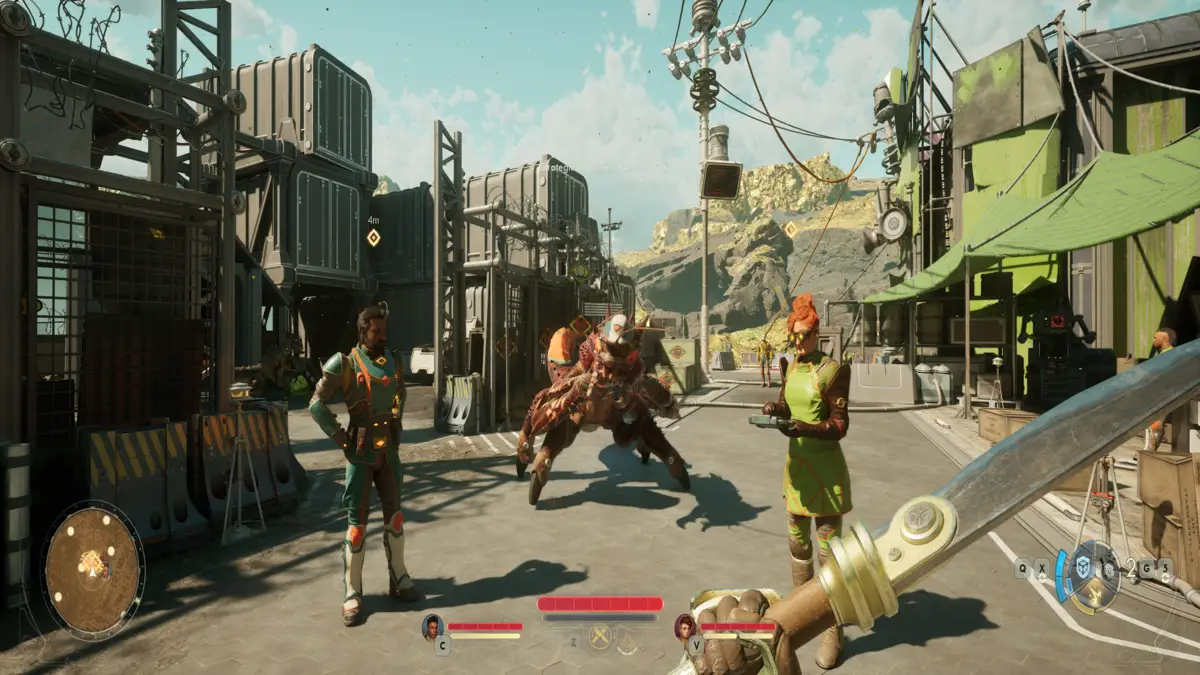Click the diamond objective marker labeled 4m

(x=373, y=237)
